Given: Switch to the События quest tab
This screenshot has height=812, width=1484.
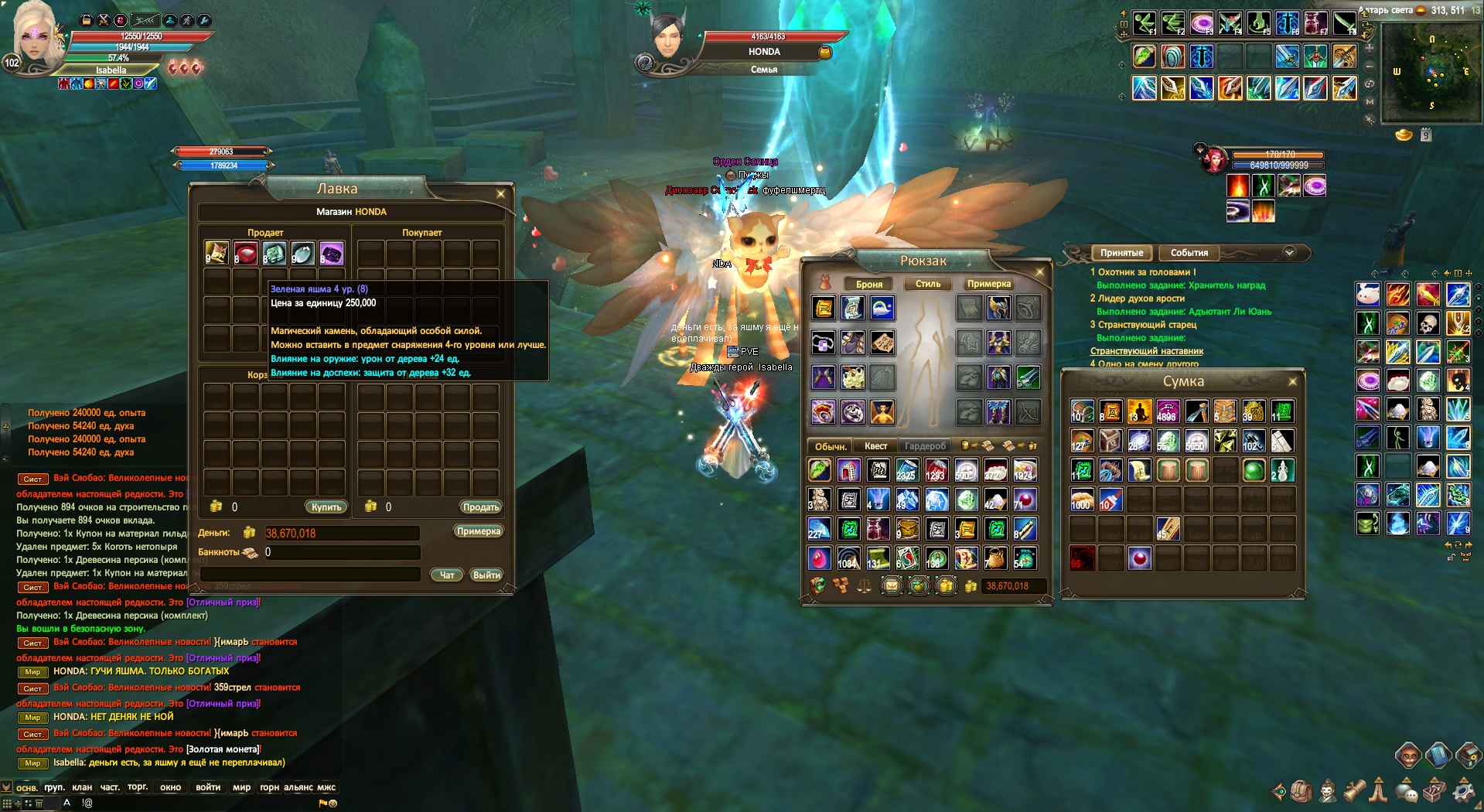Looking at the screenshot, I should [1189, 253].
